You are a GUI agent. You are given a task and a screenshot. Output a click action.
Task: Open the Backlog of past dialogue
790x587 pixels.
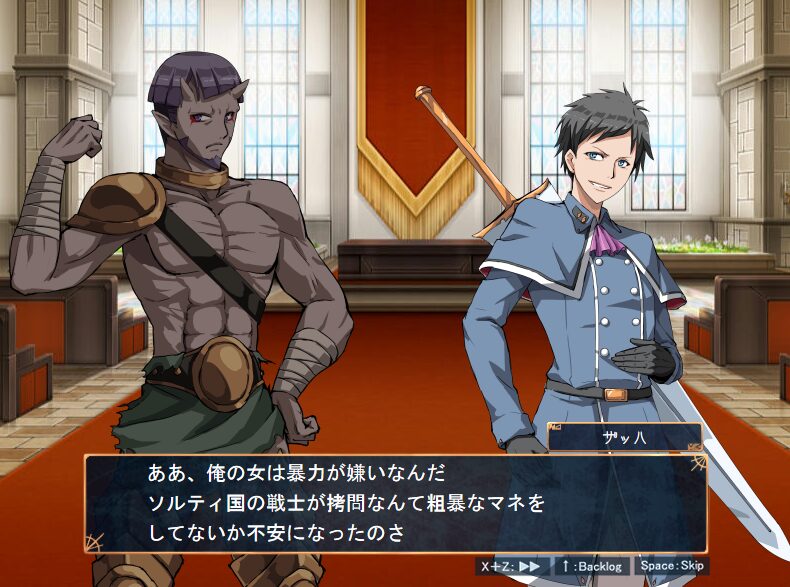click(591, 566)
